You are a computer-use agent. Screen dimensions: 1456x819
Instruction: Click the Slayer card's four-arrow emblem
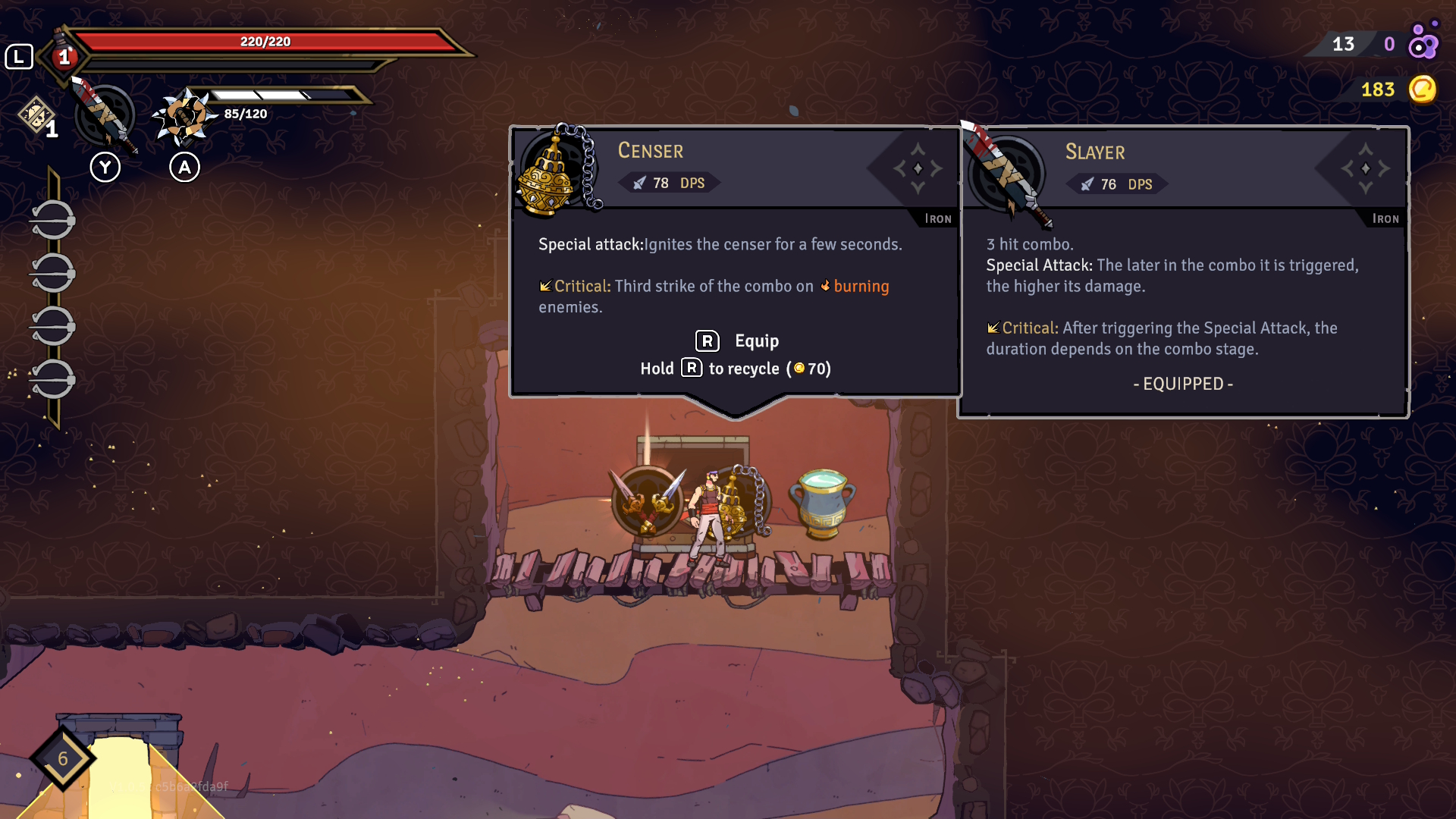(1365, 168)
